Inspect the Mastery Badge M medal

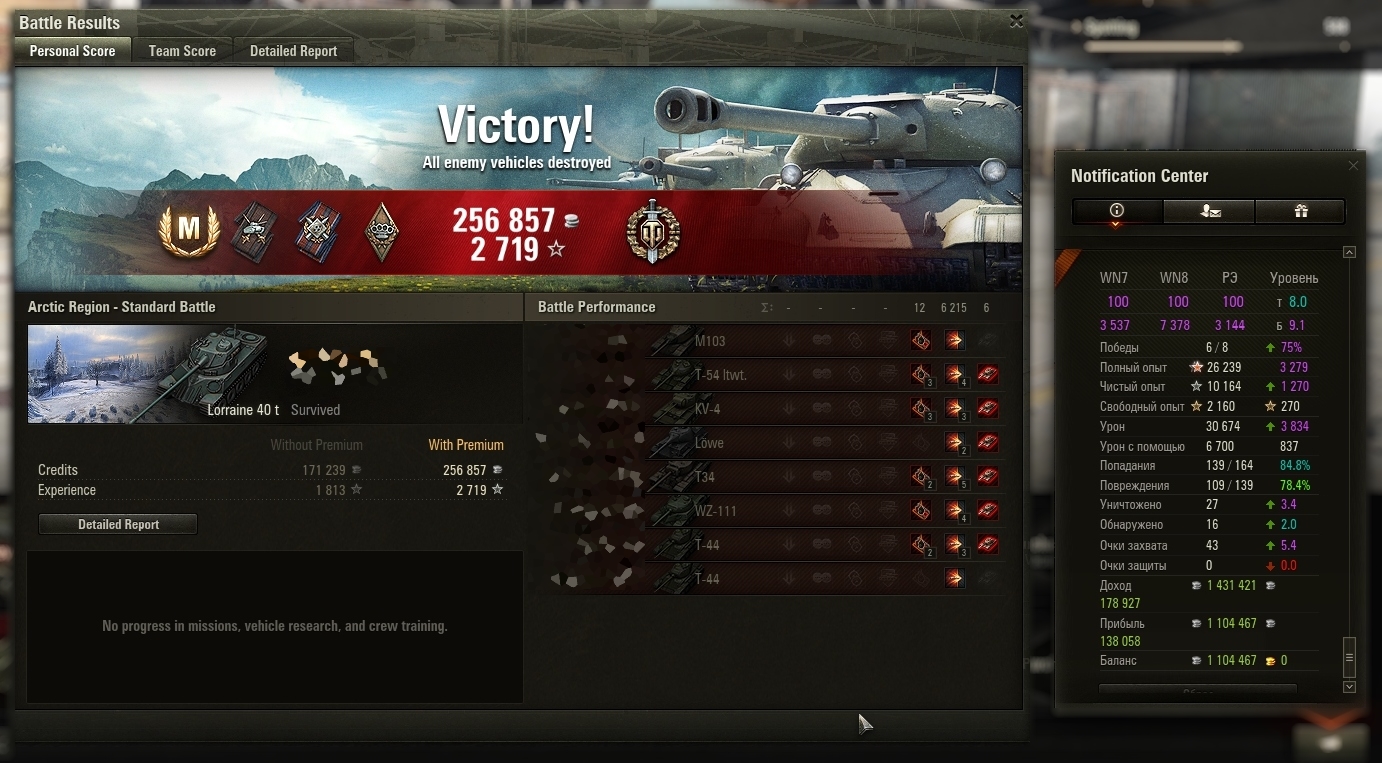tap(188, 230)
